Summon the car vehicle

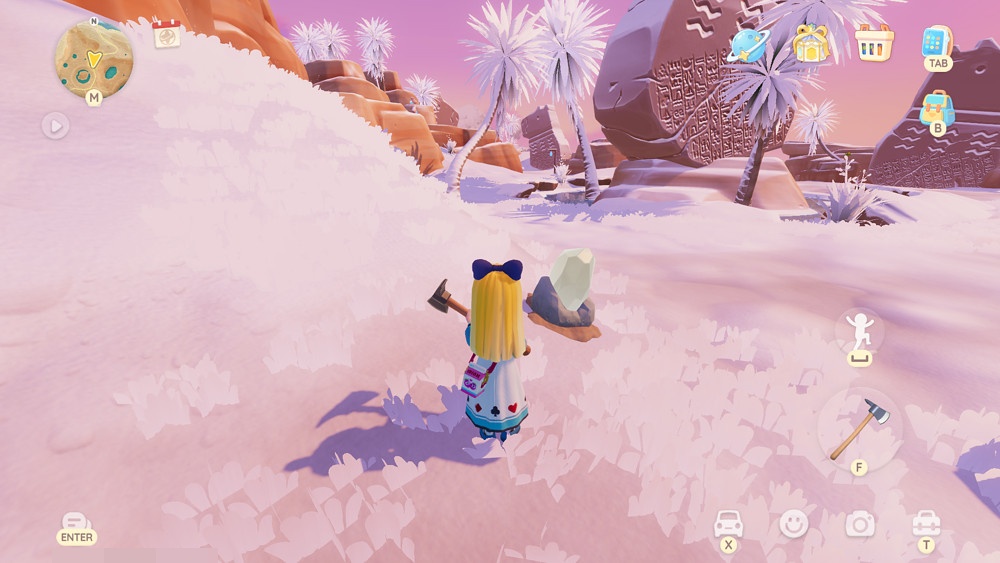[728, 524]
